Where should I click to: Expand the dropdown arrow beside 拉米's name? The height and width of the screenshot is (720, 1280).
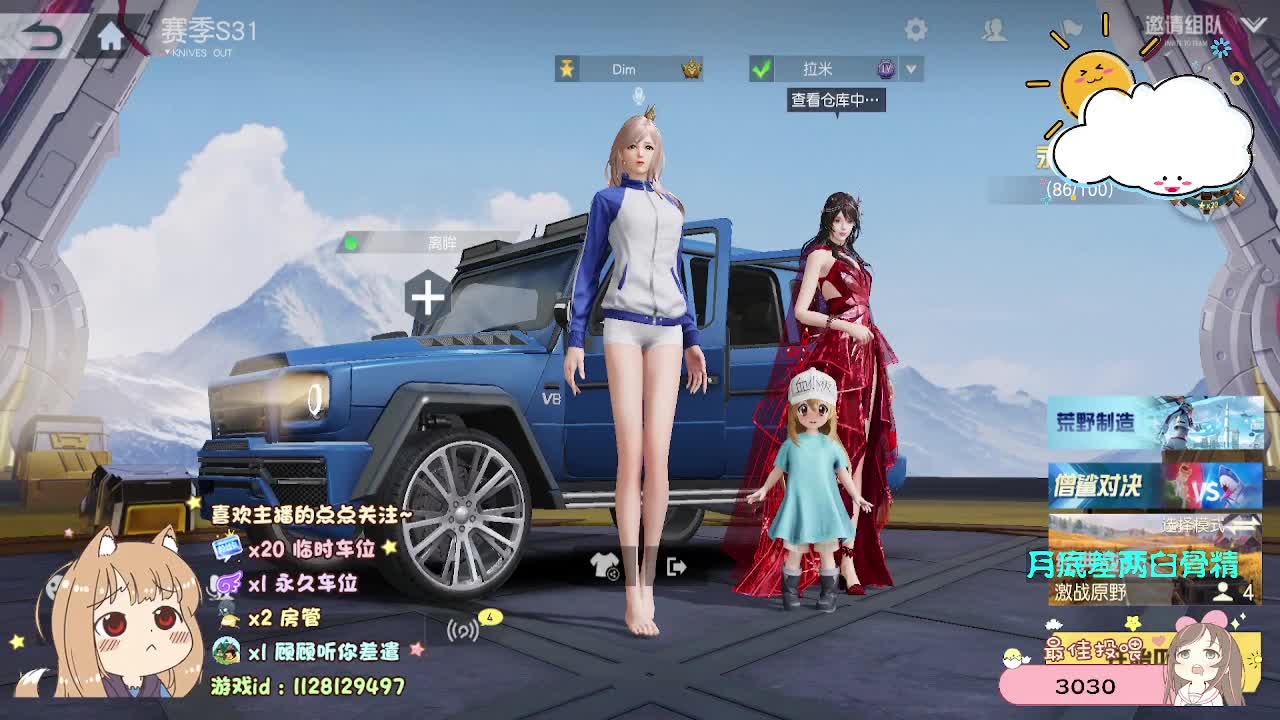(x=910, y=70)
